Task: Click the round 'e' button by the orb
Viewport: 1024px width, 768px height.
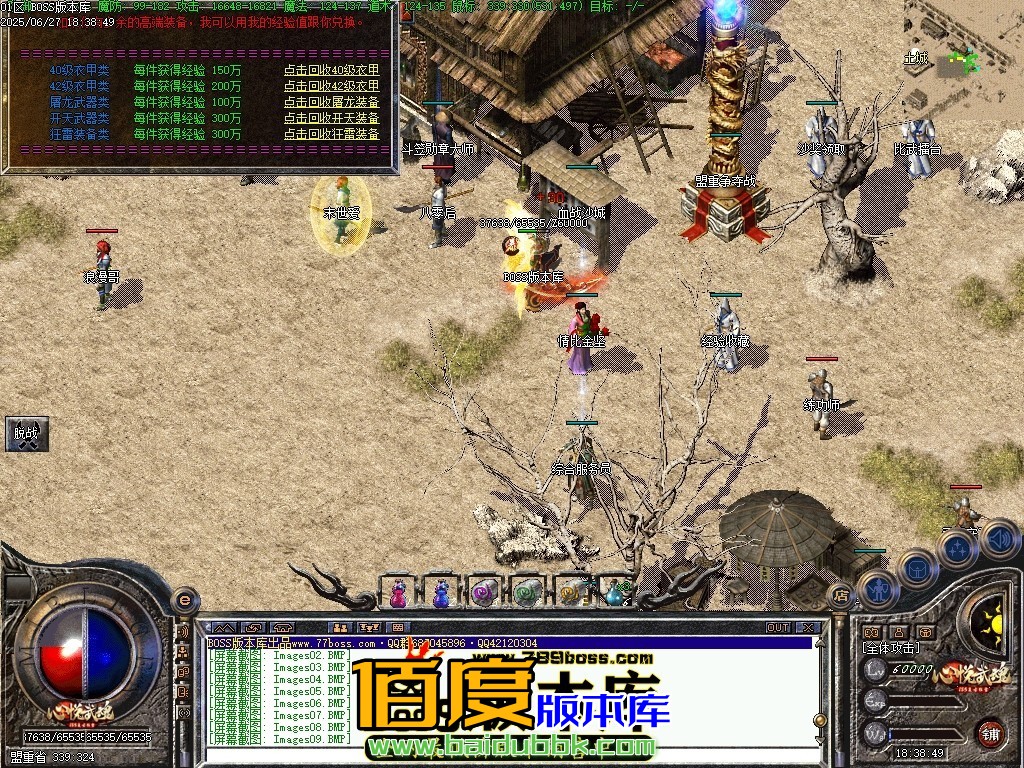Action: tap(184, 600)
